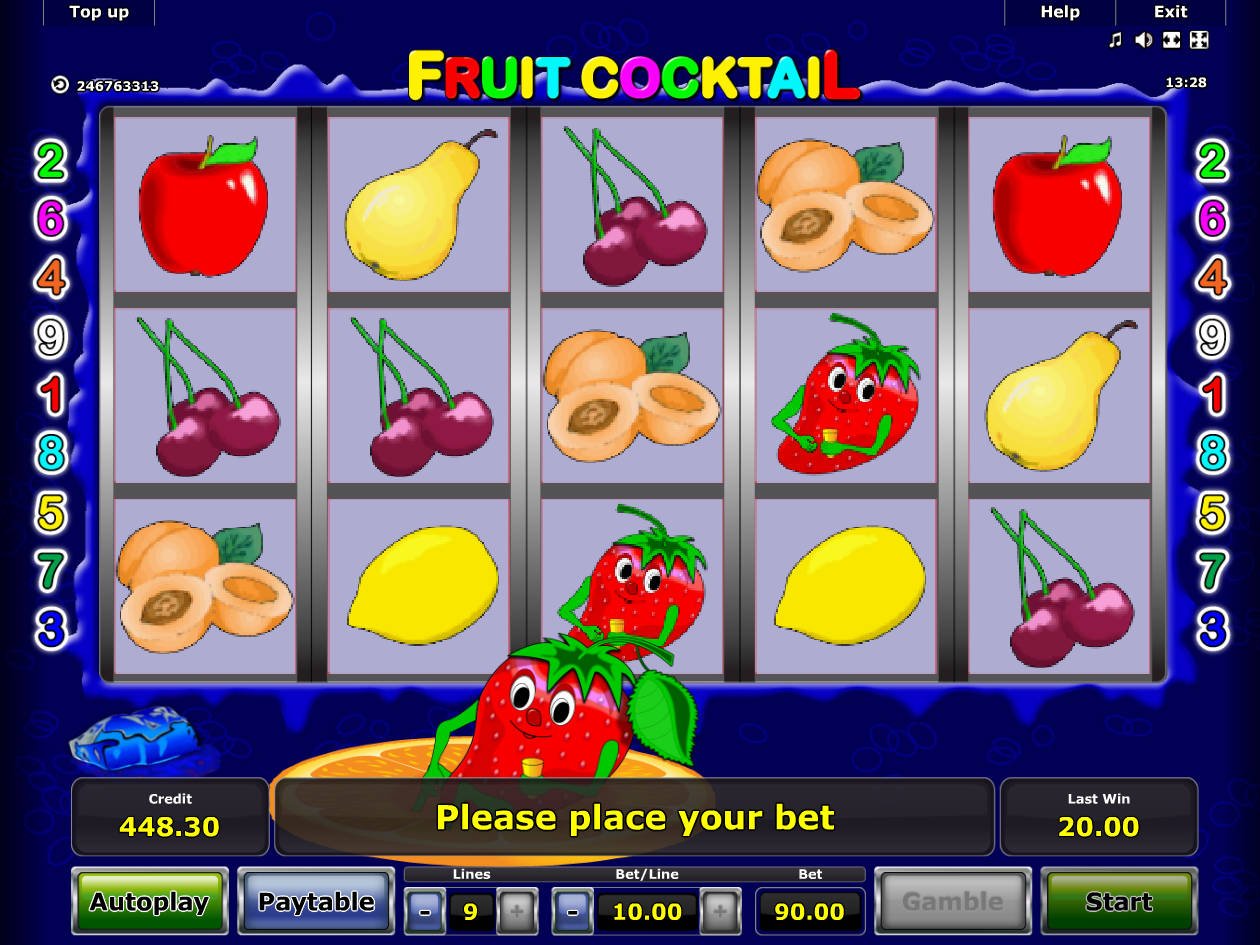
Task: Click the green Start button
Action: point(1118,902)
